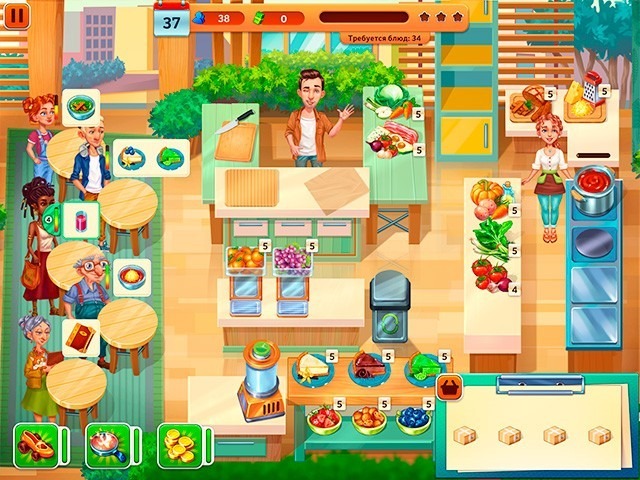Select the blueberries bowl

click(413, 418)
